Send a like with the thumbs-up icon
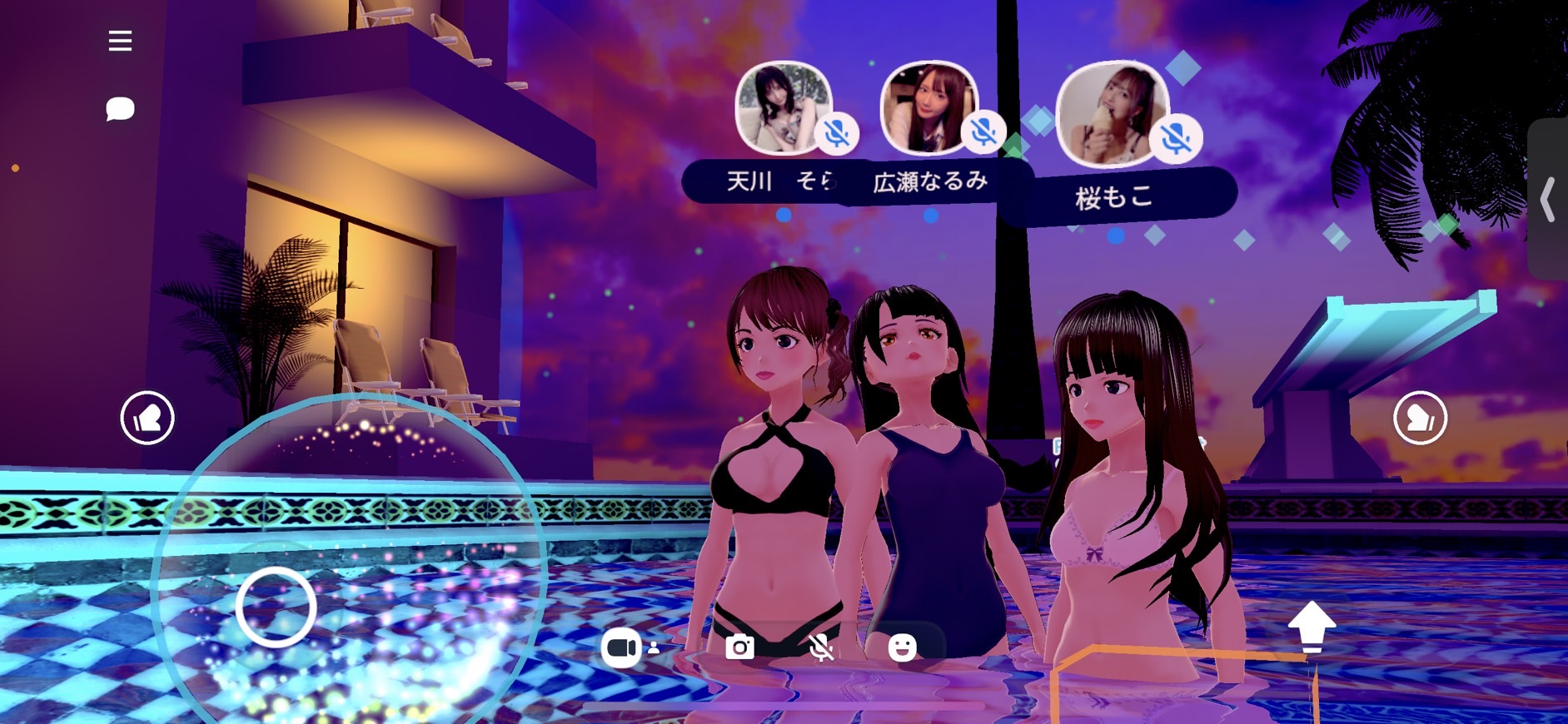 pyautogui.click(x=147, y=417)
